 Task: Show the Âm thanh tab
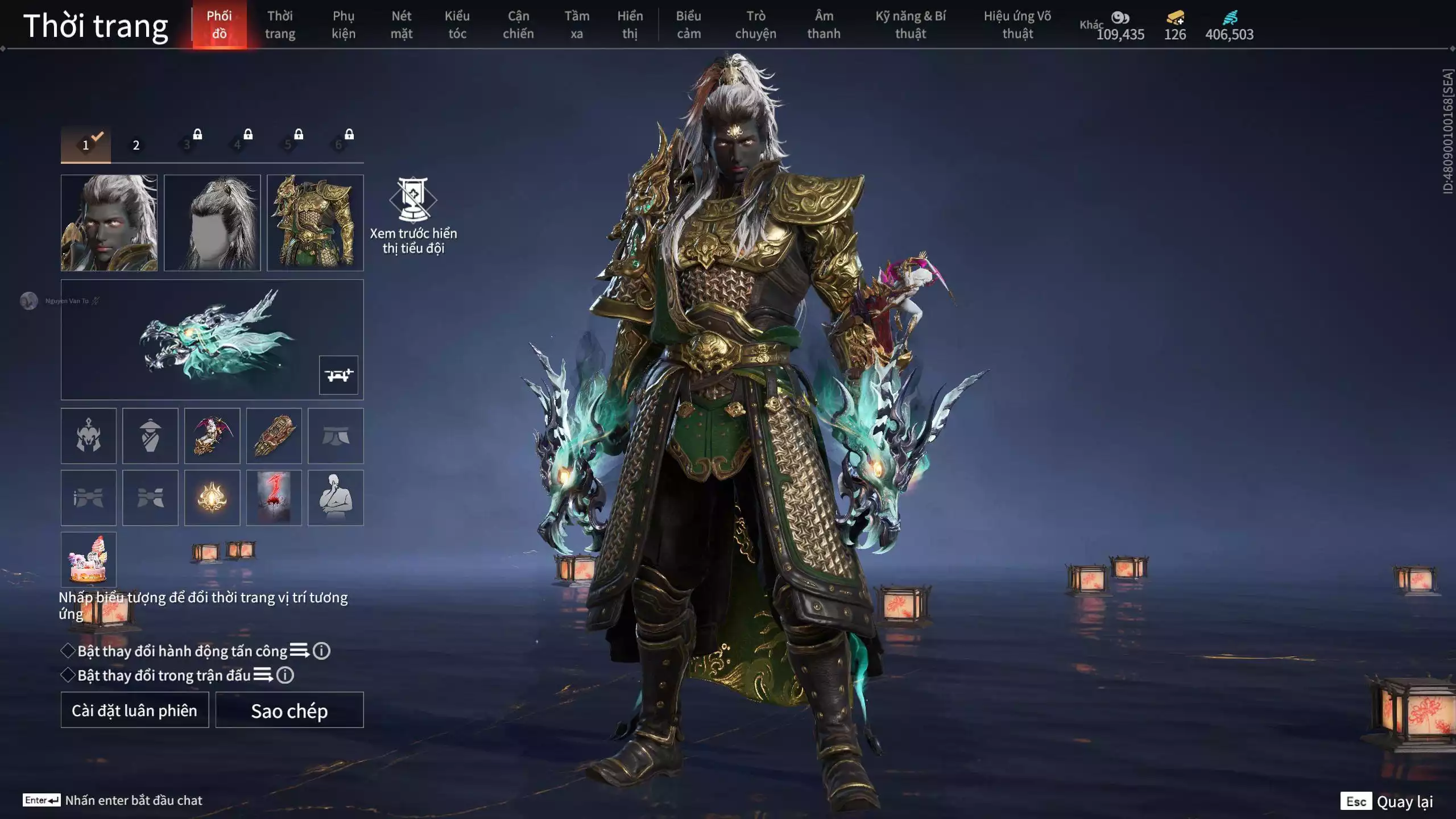[824, 24]
